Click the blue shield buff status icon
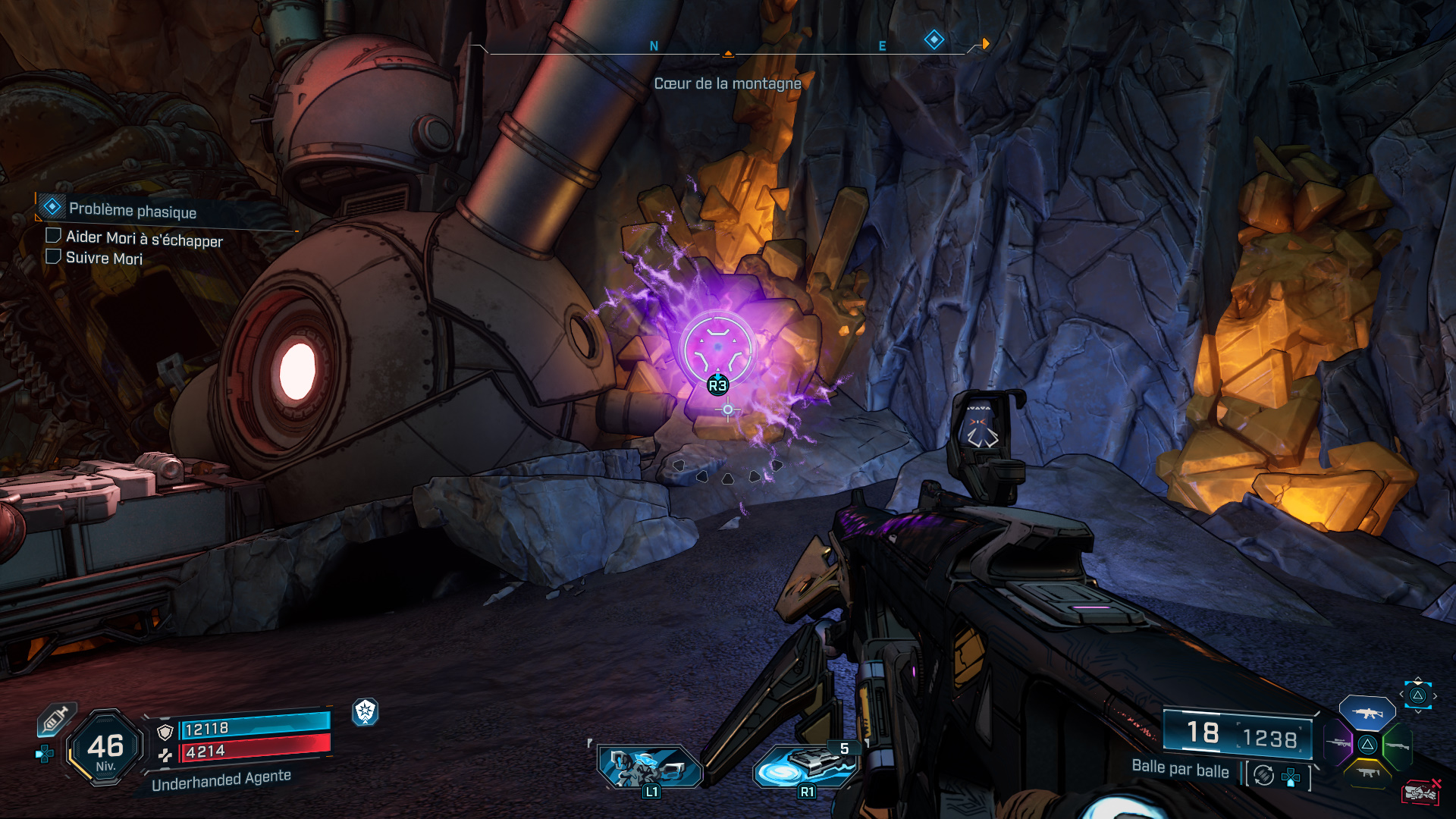This screenshot has width=1456, height=819. [x=366, y=711]
